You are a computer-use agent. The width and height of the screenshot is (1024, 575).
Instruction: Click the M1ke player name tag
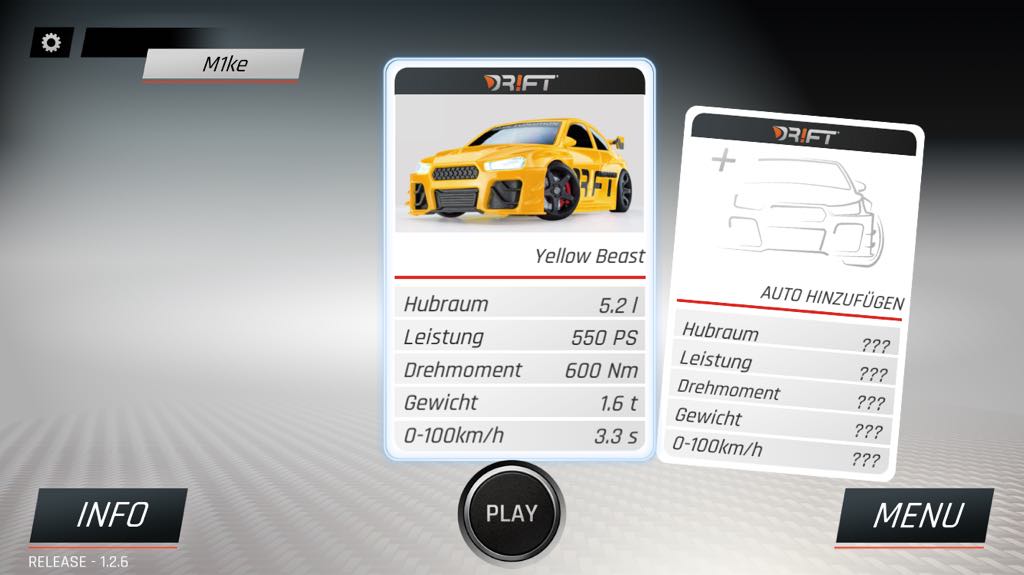click(223, 65)
